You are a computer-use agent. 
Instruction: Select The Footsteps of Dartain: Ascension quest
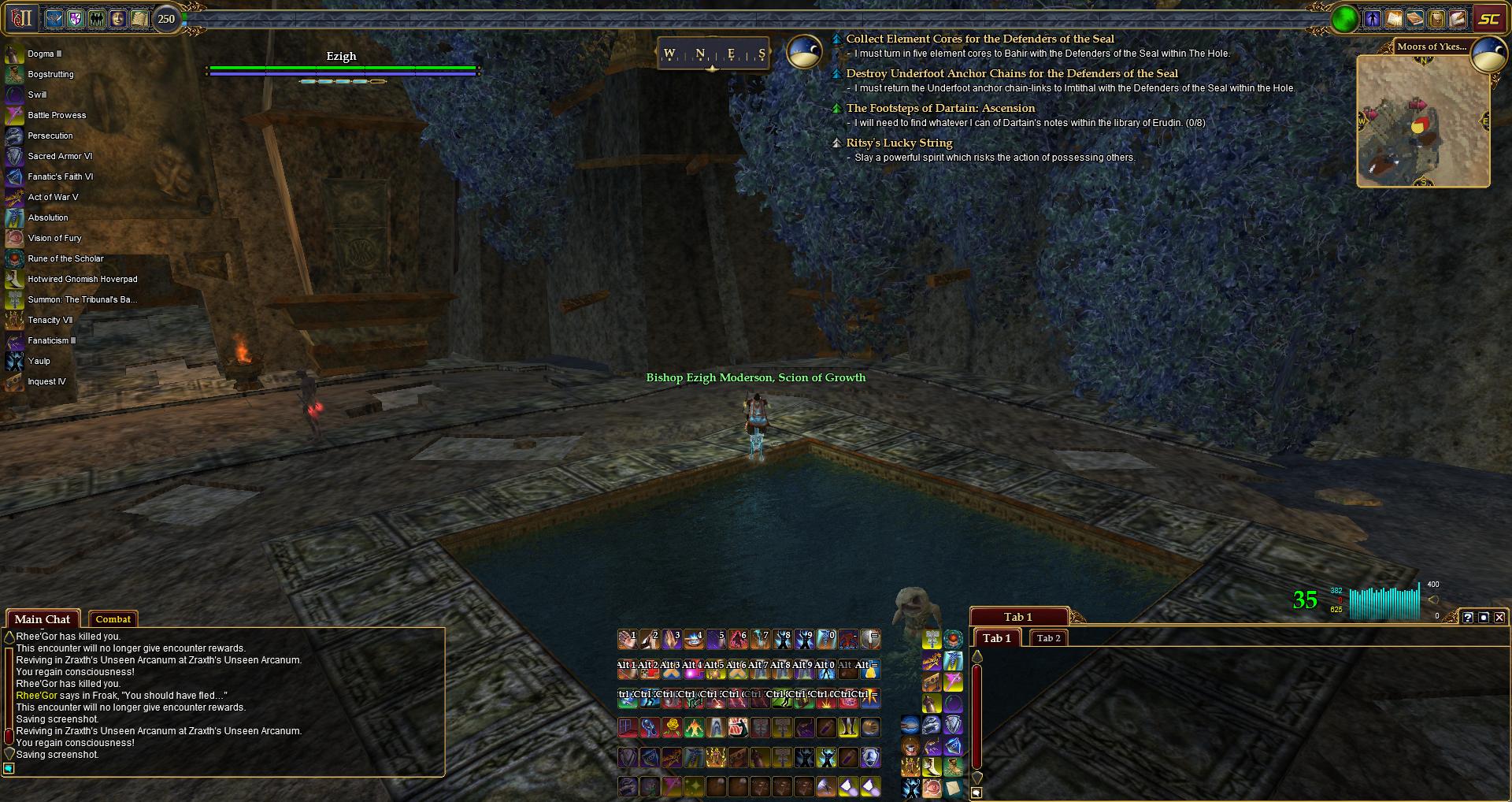click(x=940, y=108)
